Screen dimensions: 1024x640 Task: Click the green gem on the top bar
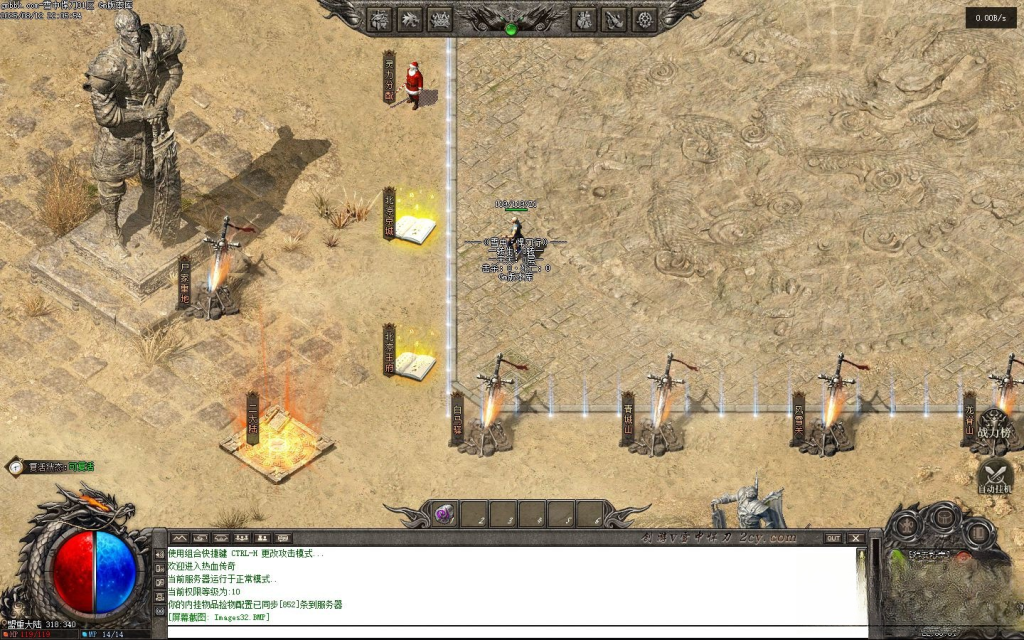(511, 29)
